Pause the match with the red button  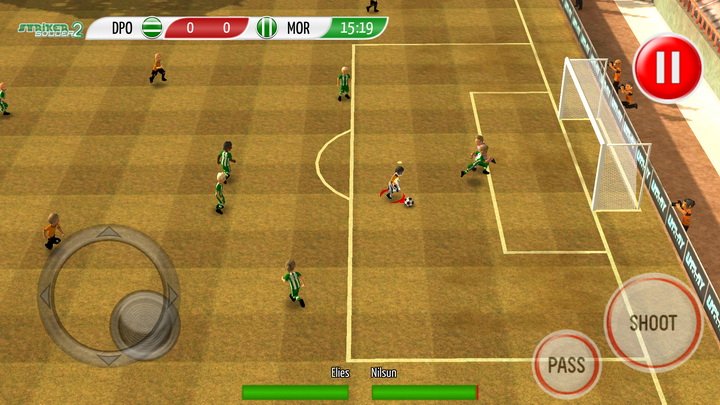point(667,68)
